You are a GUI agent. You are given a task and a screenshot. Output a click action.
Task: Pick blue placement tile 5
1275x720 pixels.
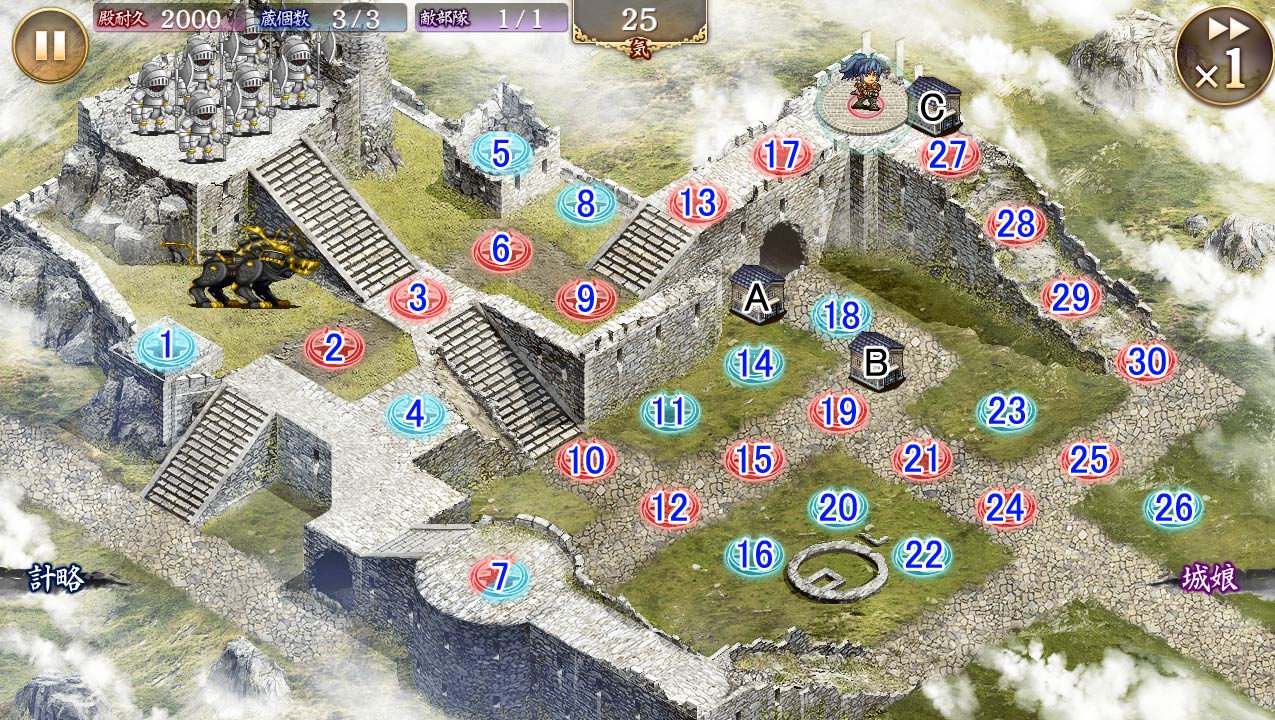[502, 154]
